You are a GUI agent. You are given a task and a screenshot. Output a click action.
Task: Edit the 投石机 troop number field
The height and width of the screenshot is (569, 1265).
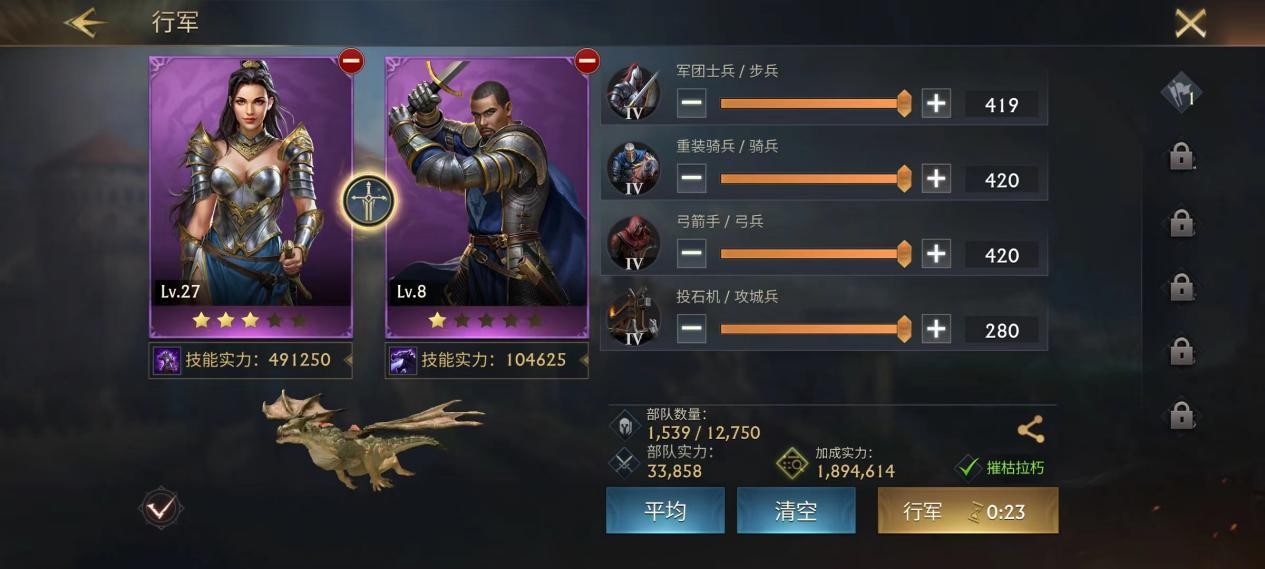click(x=1001, y=330)
